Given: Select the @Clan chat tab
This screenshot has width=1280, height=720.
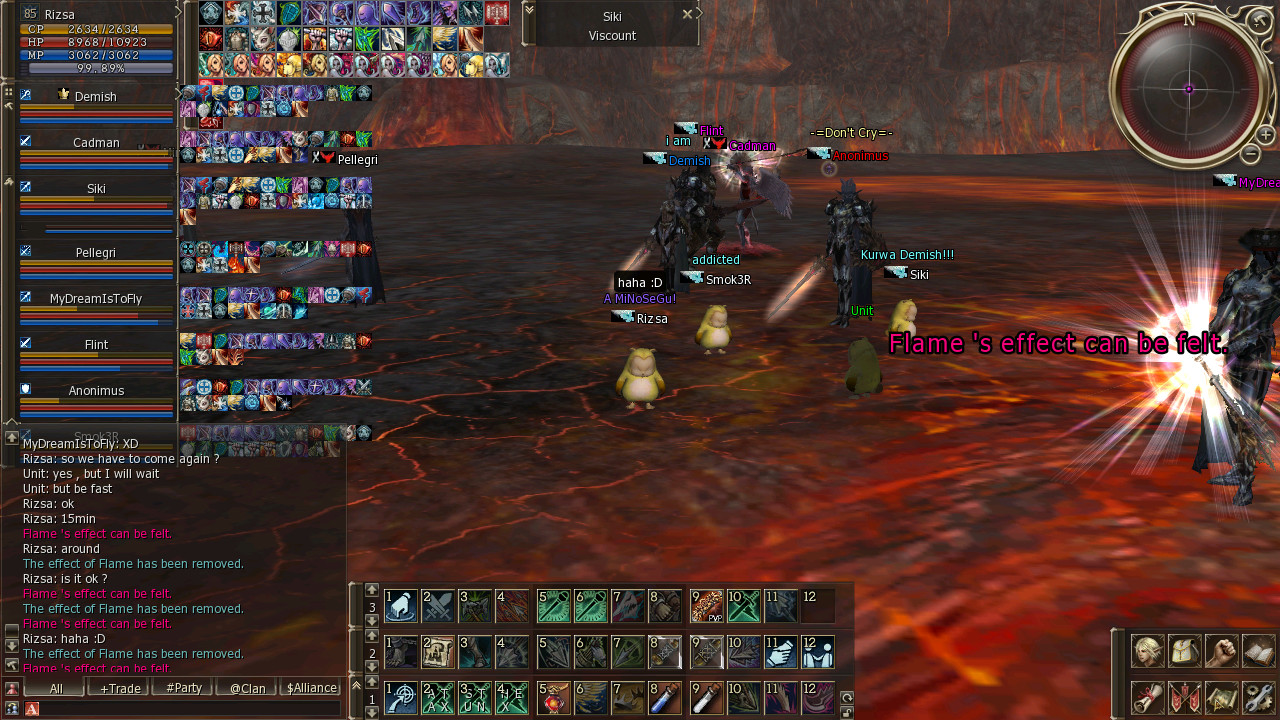Looking at the screenshot, I should 247,688.
